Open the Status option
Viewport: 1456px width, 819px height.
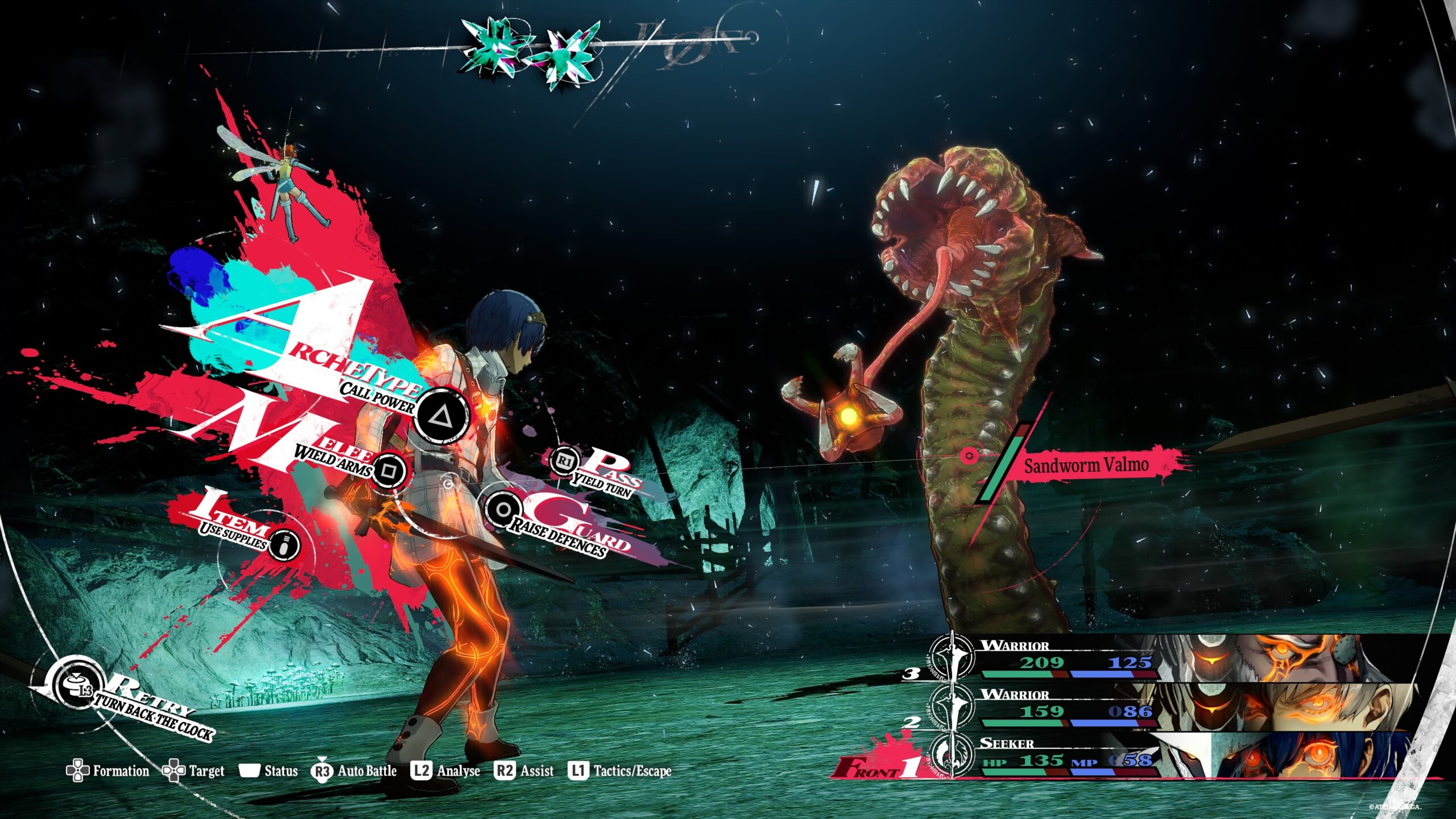coord(268,771)
